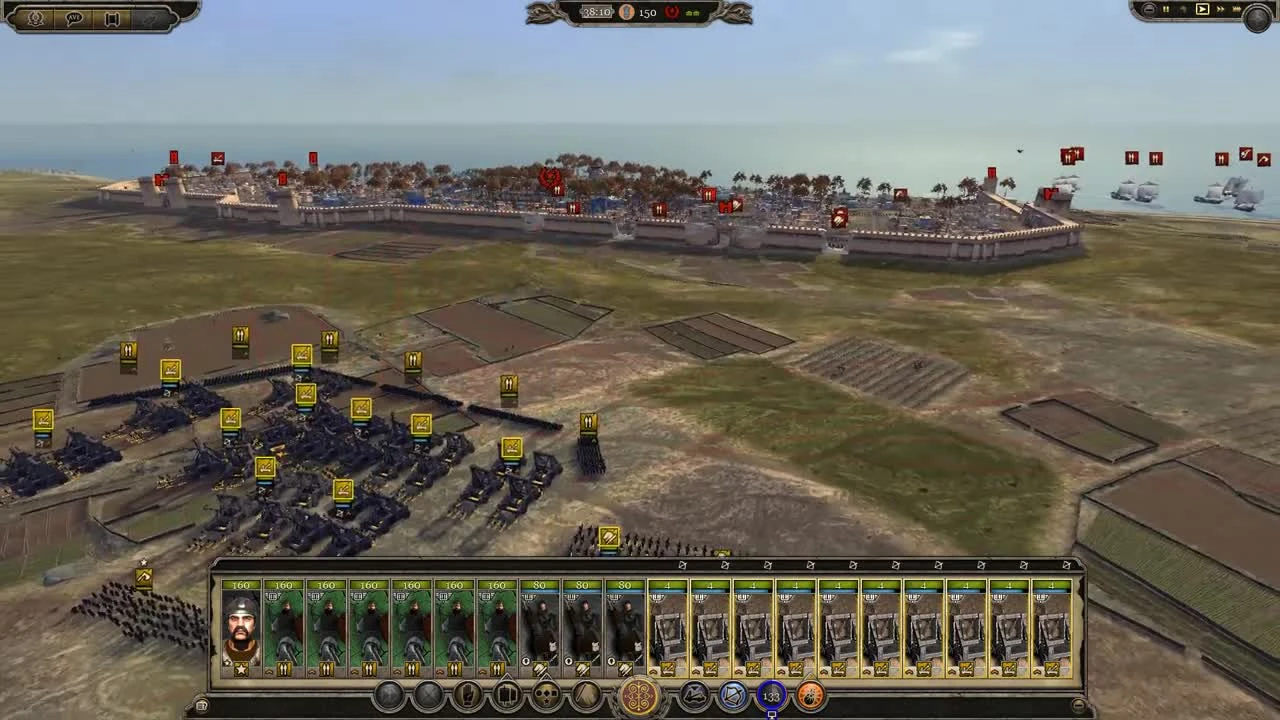The image size is (1280, 720).
Task: Toggle slow motion battle speed
Action: (x=1184, y=9)
